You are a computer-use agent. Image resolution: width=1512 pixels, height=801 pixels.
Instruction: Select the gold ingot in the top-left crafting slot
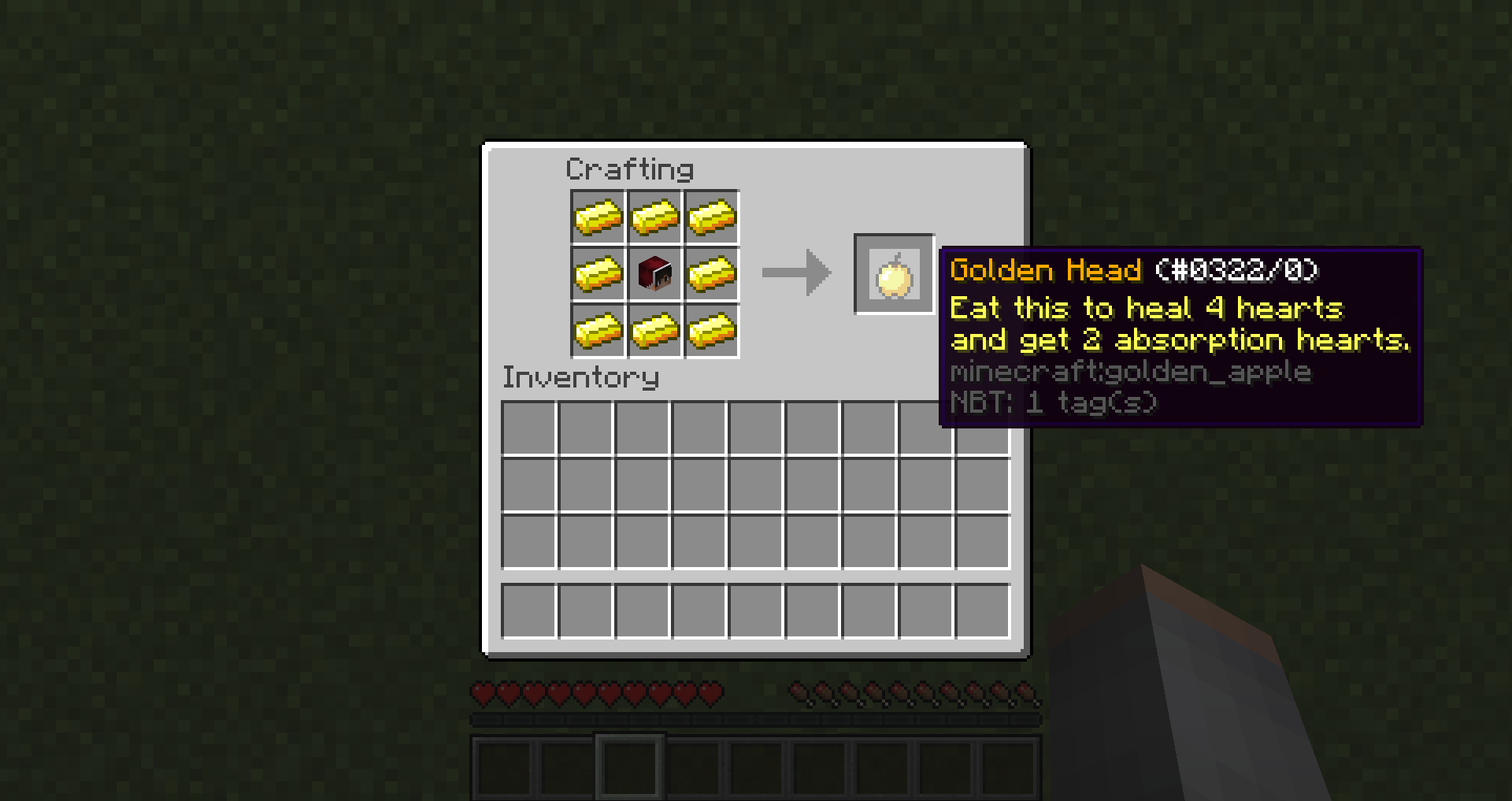(x=598, y=217)
